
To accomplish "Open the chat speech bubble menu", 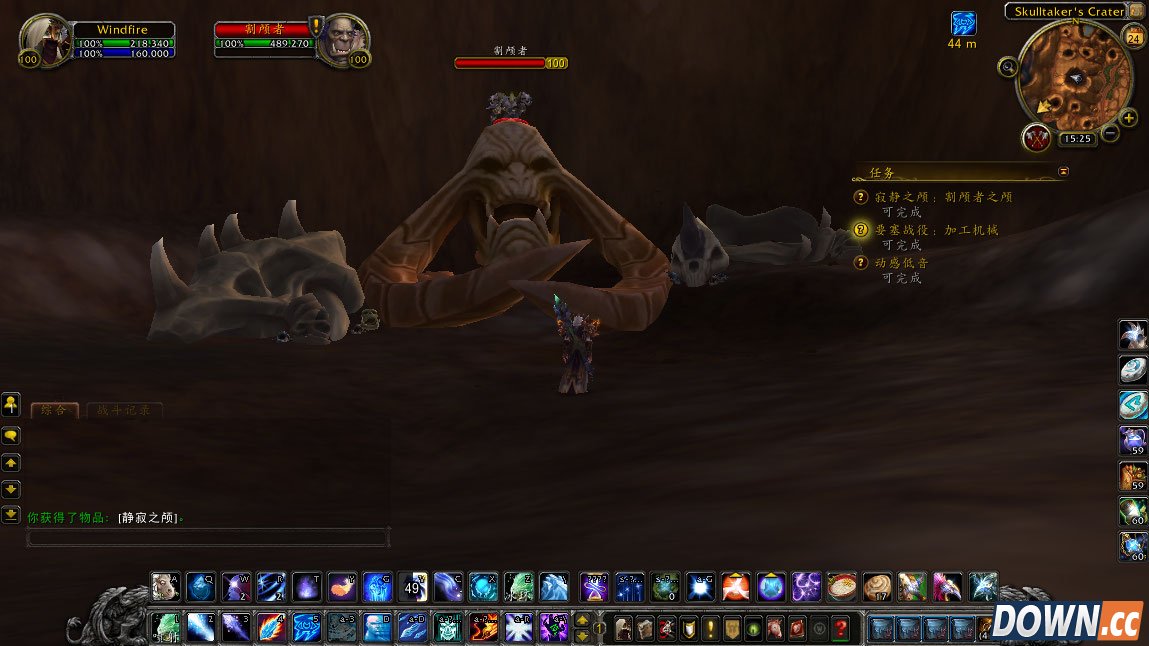I will 11,436.
